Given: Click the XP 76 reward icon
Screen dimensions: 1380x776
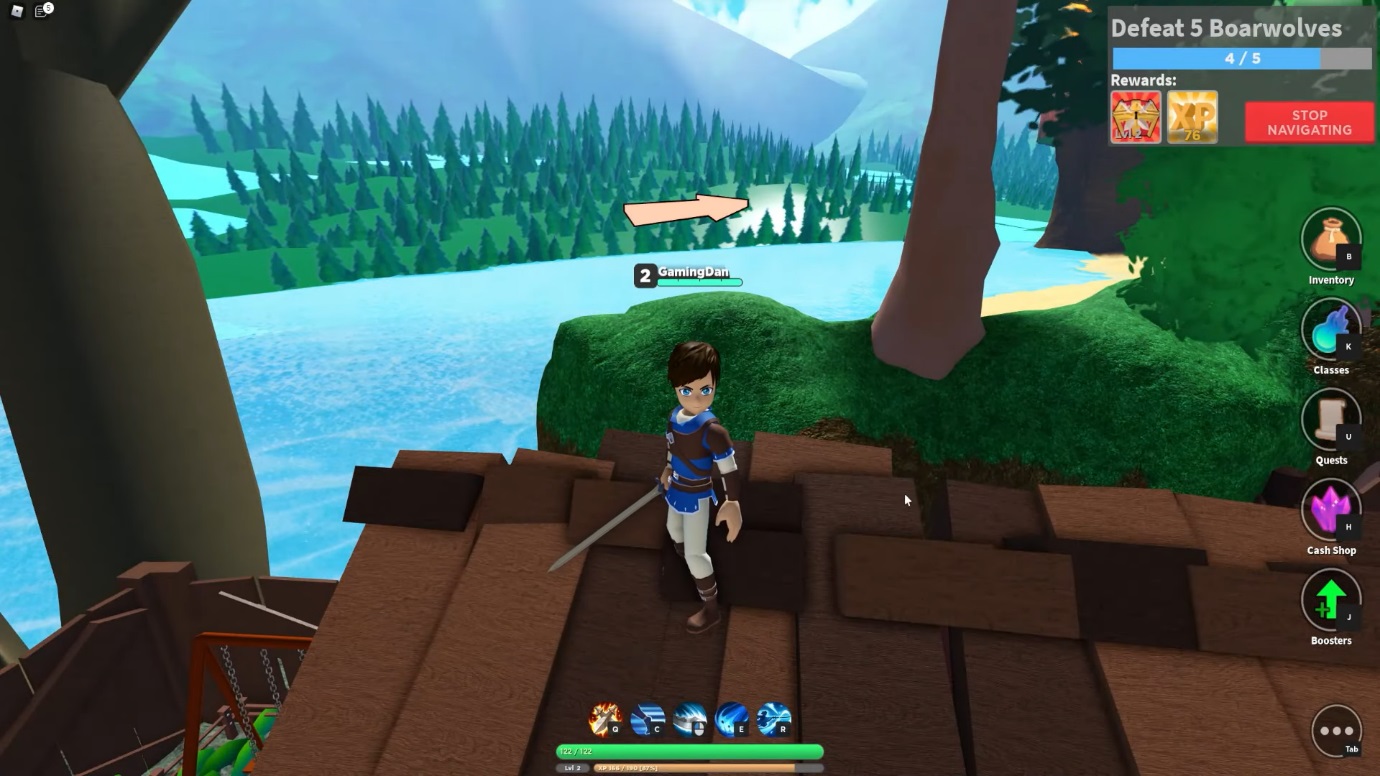Looking at the screenshot, I should click(1193, 117).
